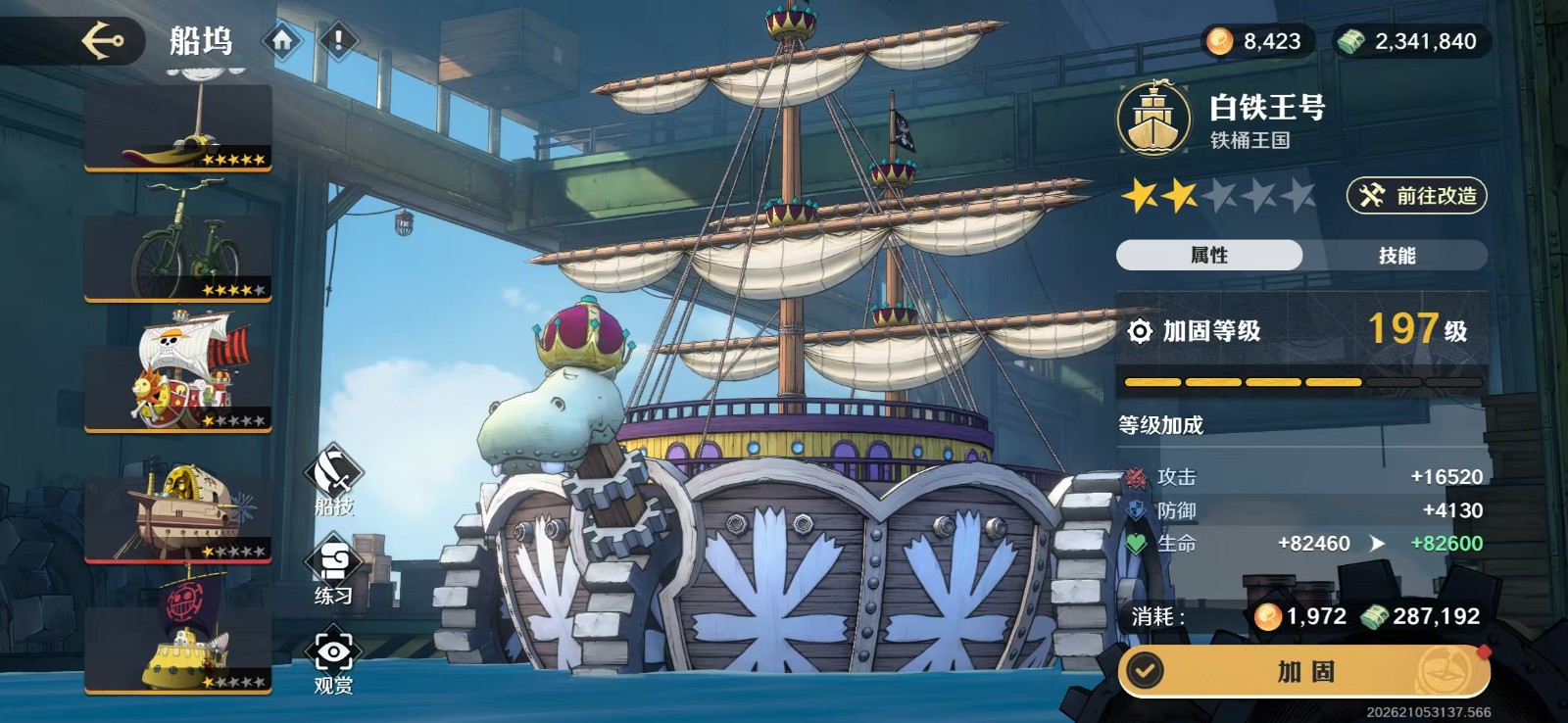Confirm 加固 reinforcement upgrade
This screenshot has height=723, width=1568.
(1304, 672)
